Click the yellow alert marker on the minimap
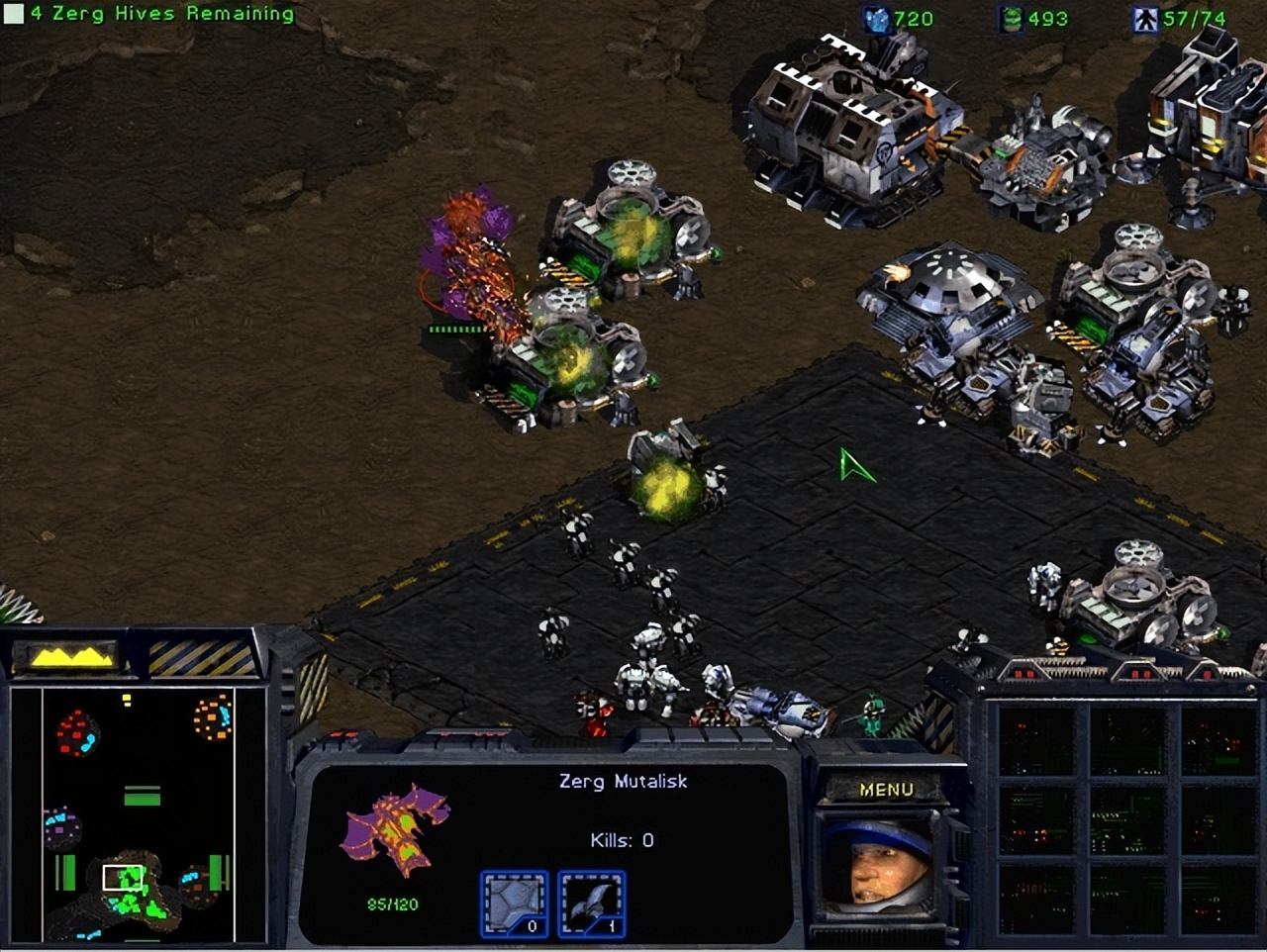1267x952 pixels. (x=127, y=699)
